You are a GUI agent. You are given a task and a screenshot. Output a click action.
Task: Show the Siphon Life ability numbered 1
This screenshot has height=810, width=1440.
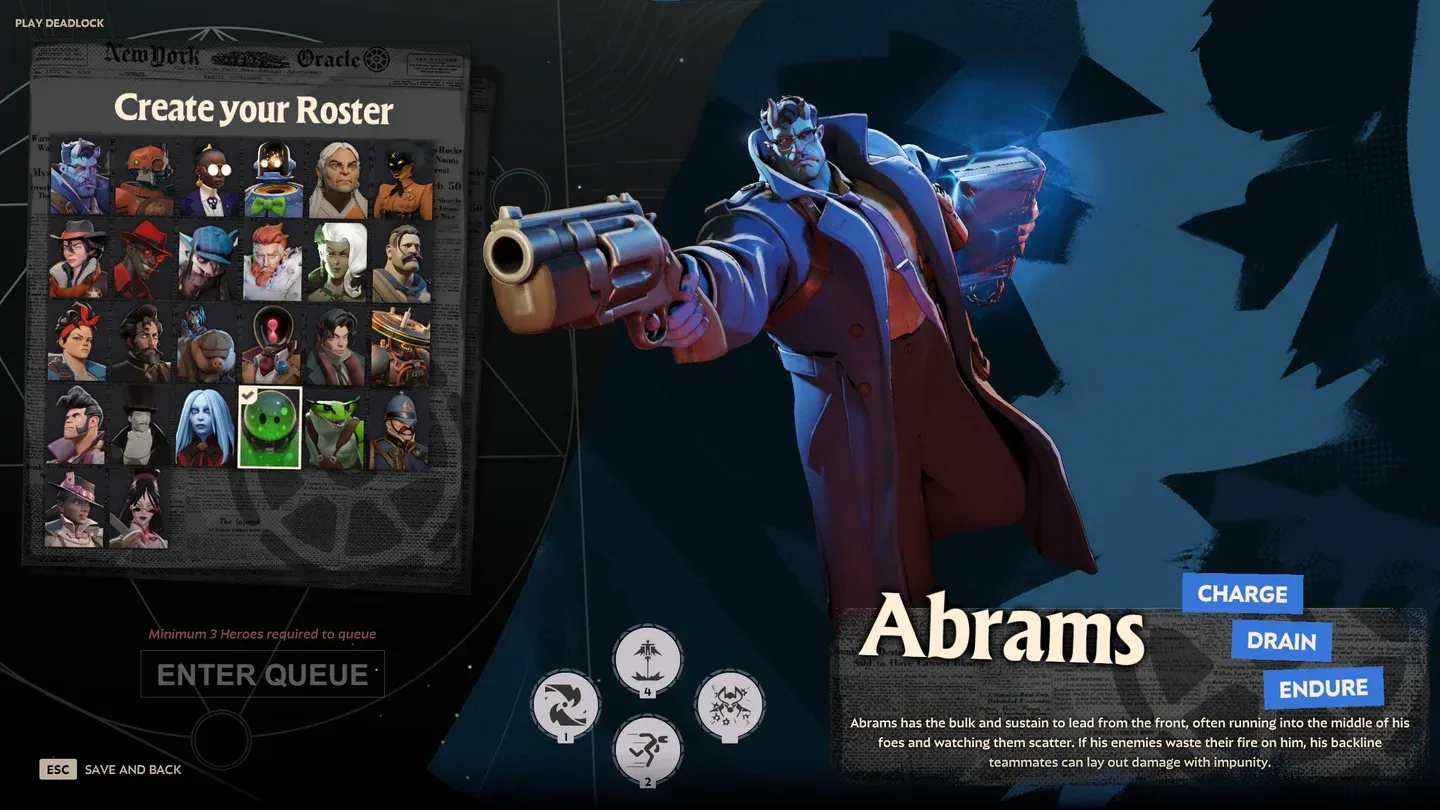click(x=566, y=705)
